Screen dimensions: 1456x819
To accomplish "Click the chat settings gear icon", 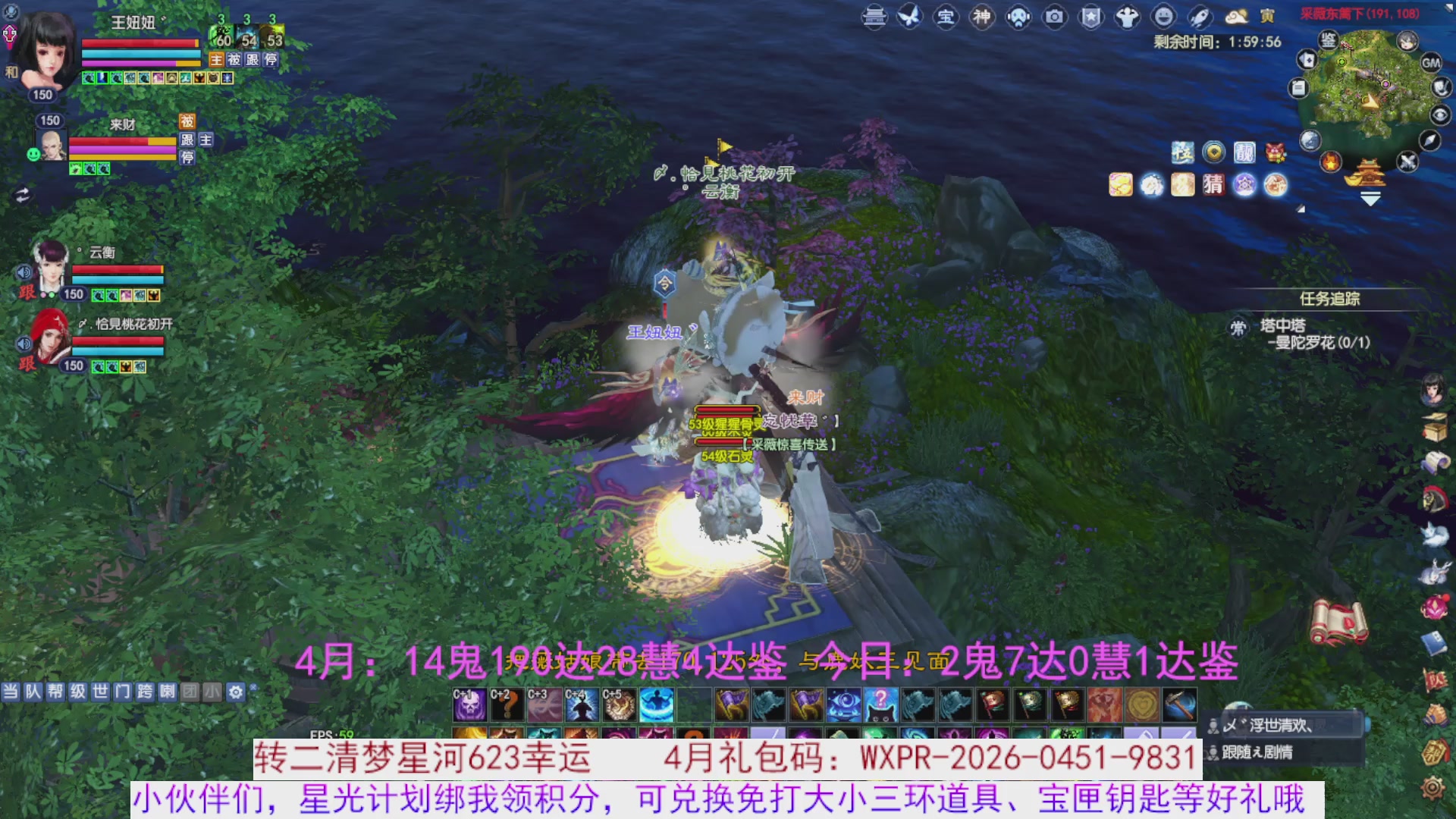I will coord(237,692).
